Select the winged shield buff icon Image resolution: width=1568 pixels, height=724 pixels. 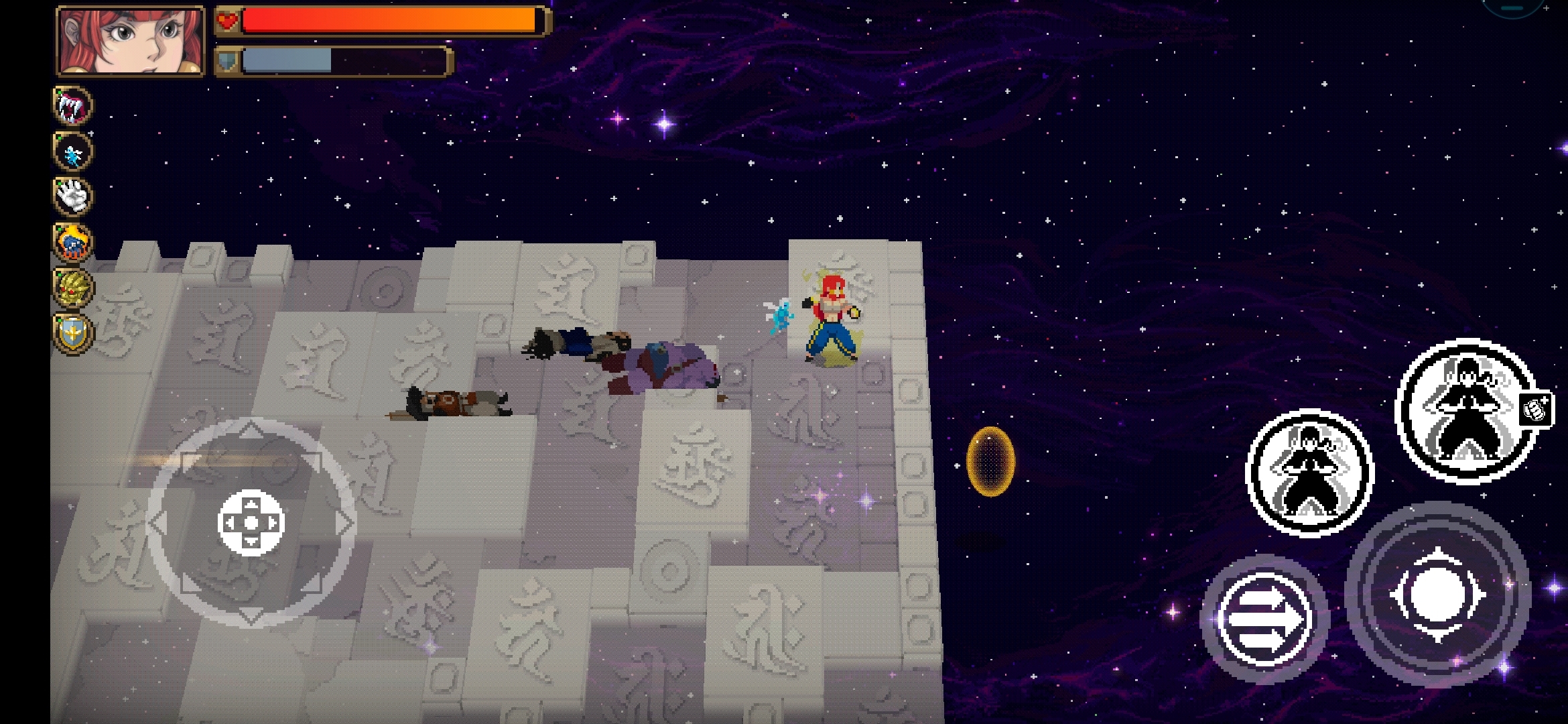click(x=72, y=333)
